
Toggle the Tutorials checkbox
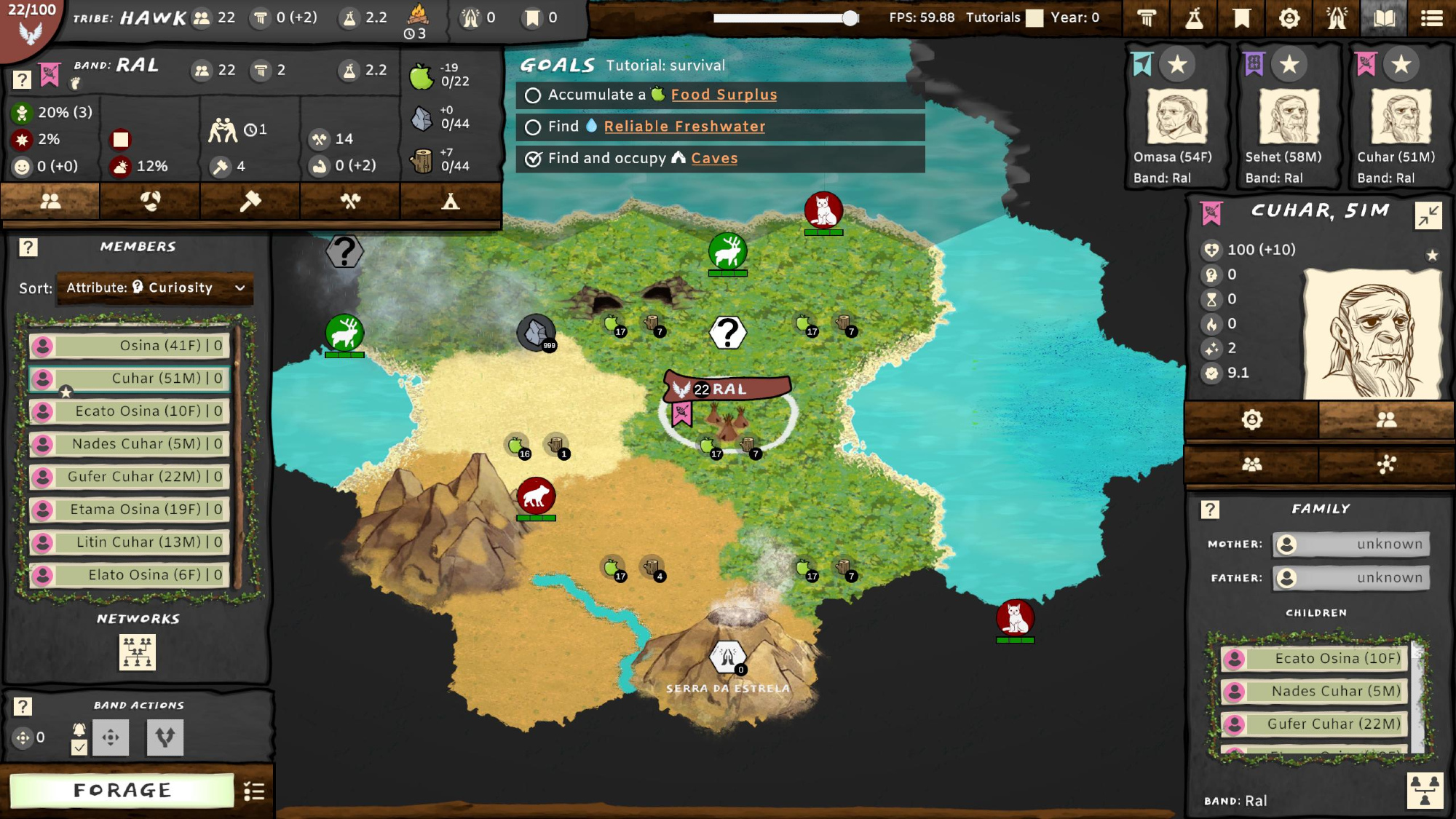coord(1034,18)
